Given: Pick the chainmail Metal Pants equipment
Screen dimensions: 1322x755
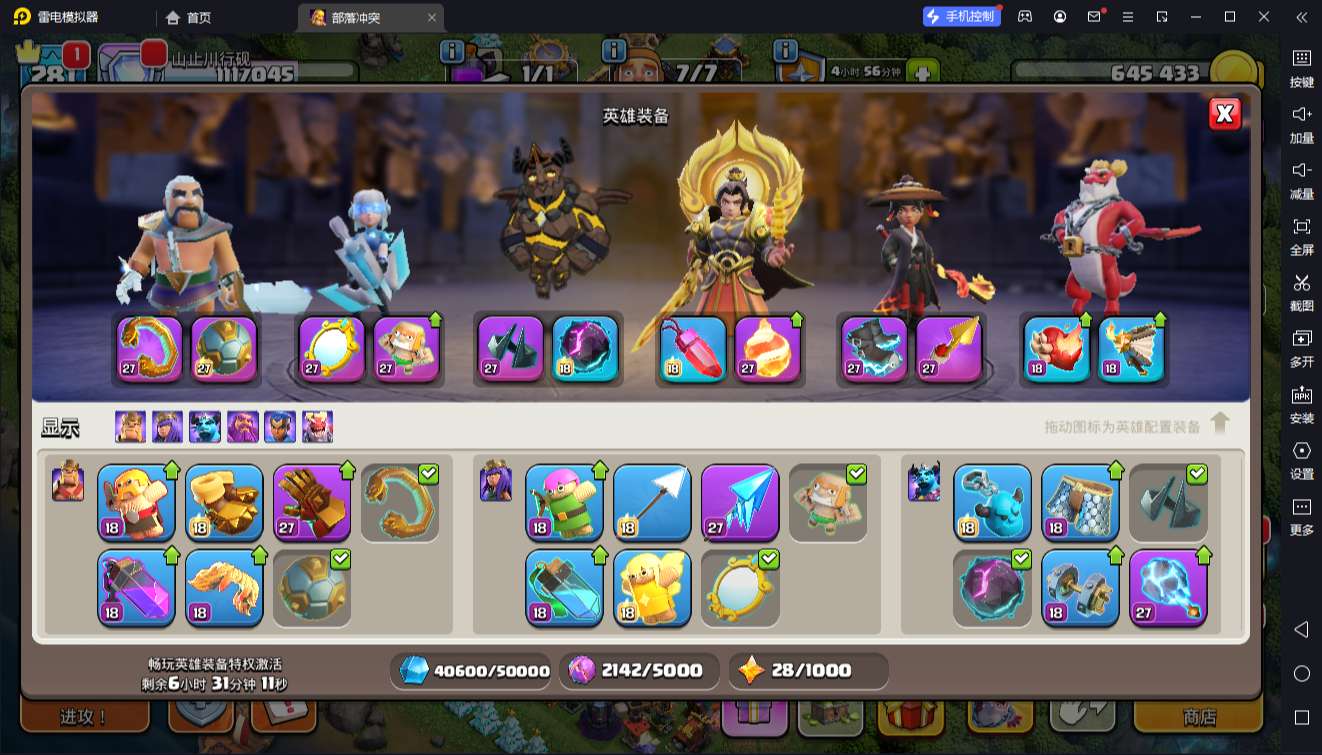Looking at the screenshot, I should pyautogui.click(x=1081, y=502).
